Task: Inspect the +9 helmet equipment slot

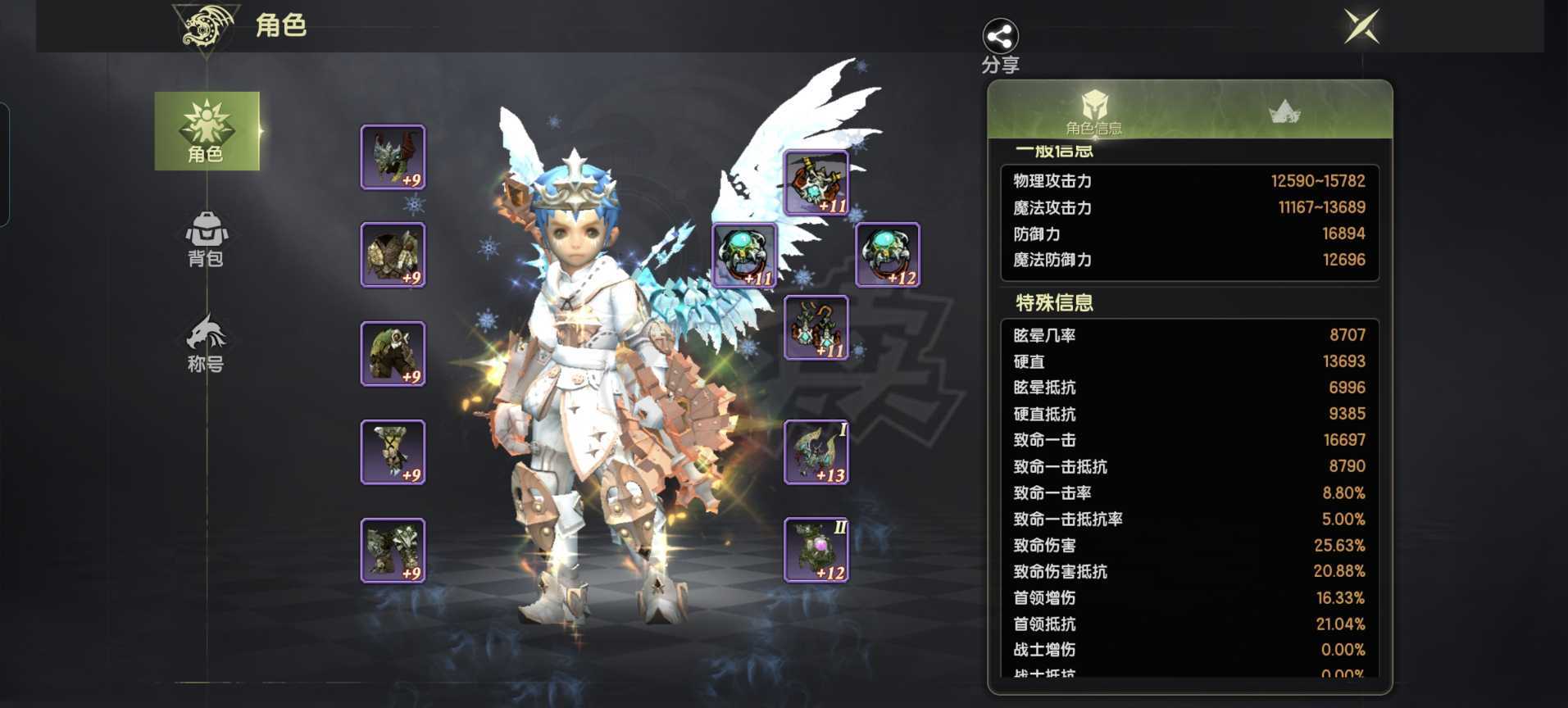Action: coord(393,157)
